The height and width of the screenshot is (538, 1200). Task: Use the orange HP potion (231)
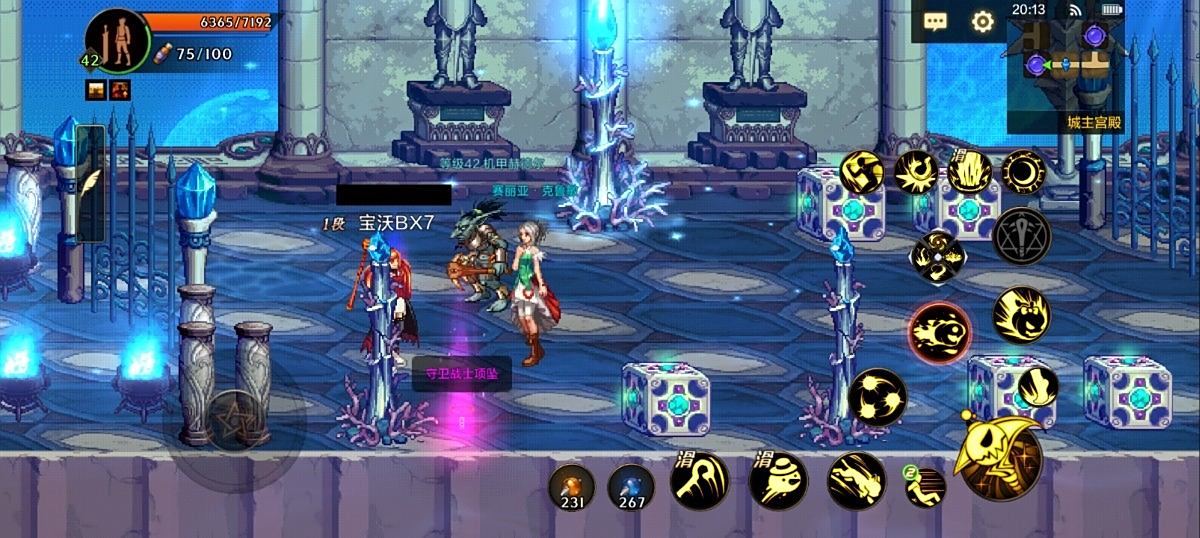572,487
